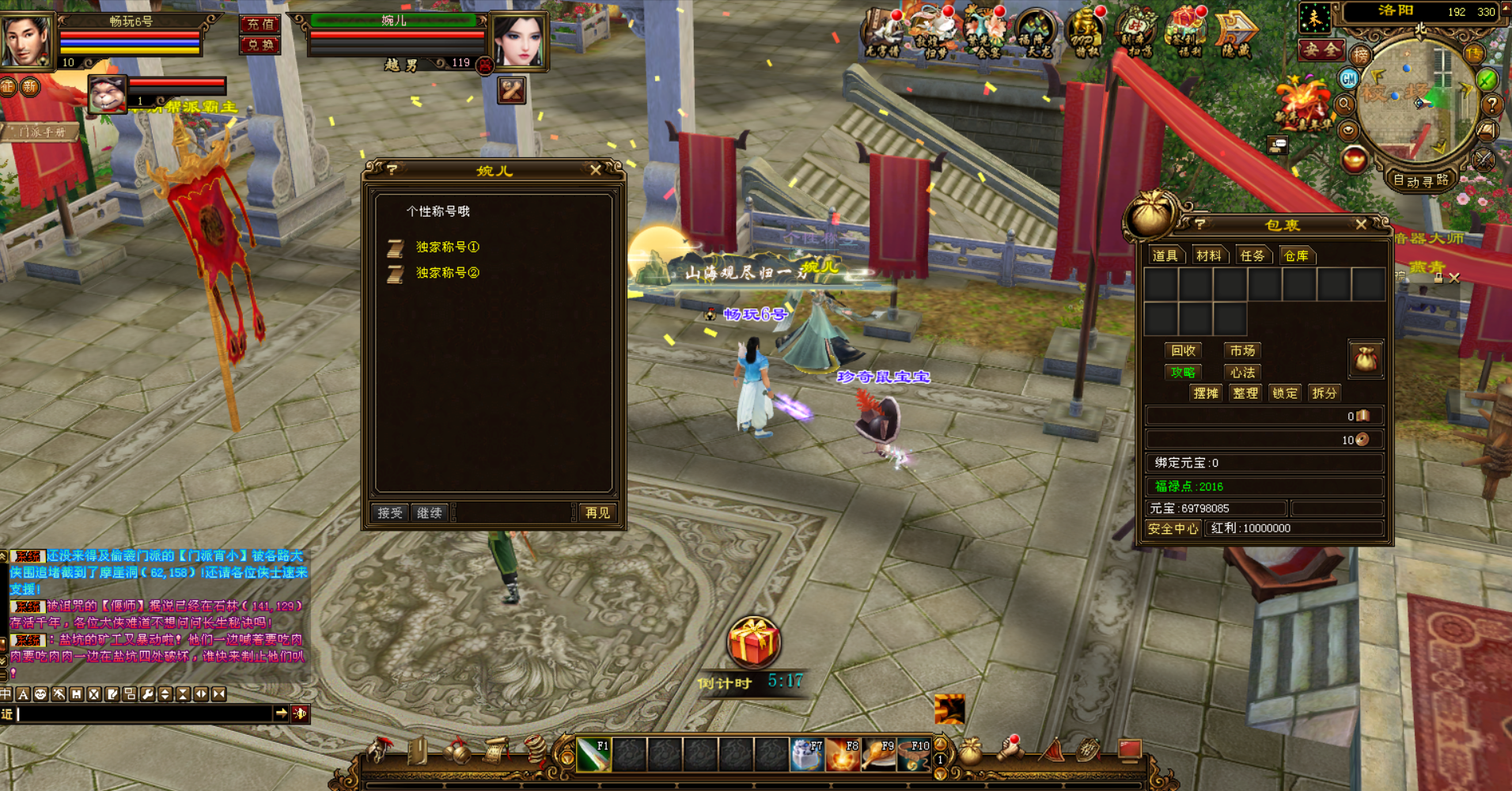1512x791 pixels.
Task: Close the 婉儿 dialogue window
Action: tap(596, 170)
